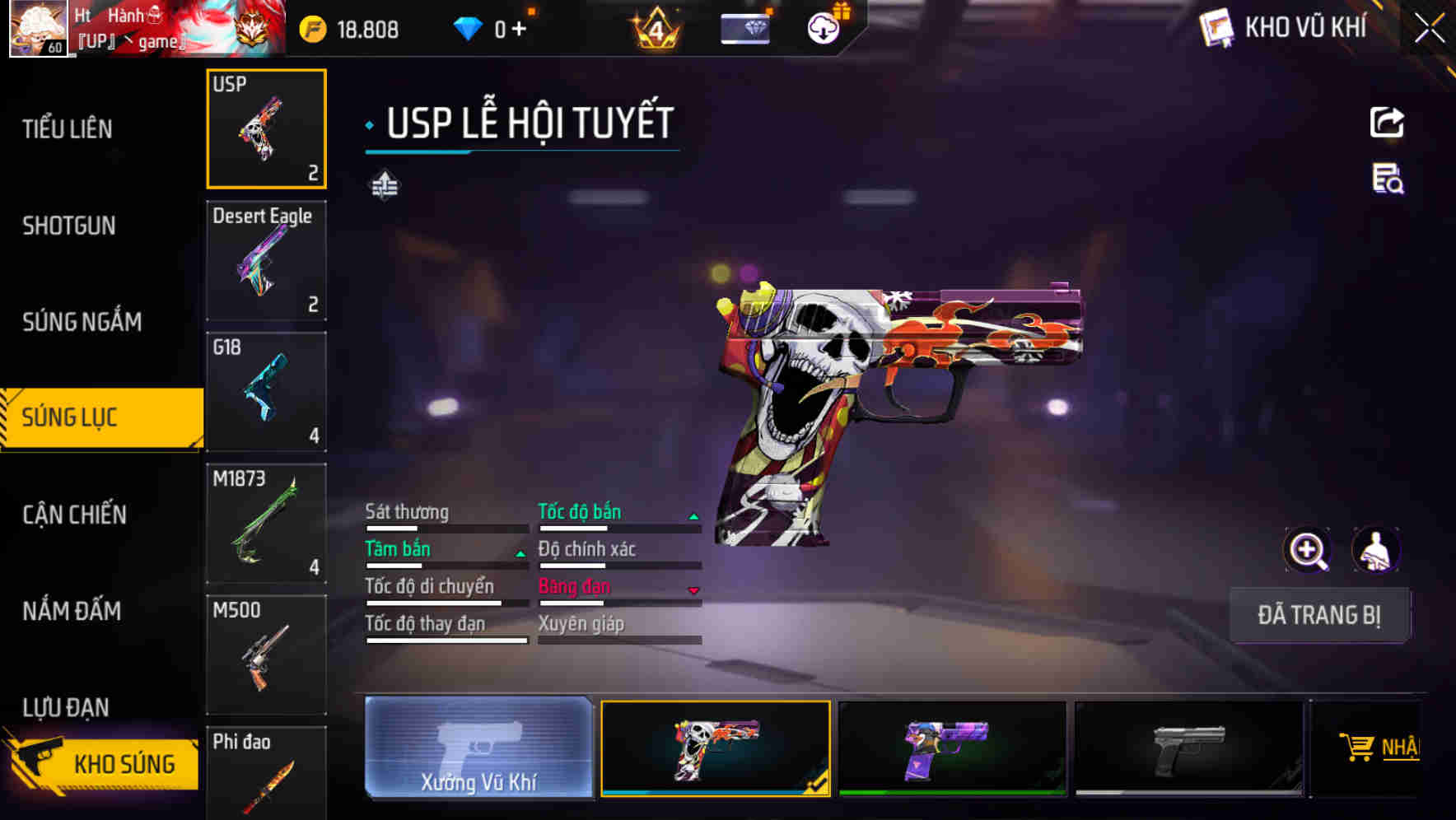Switch to the SHOTGUN category
Image resolution: width=1456 pixels, height=820 pixels.
tap(69, 226)
